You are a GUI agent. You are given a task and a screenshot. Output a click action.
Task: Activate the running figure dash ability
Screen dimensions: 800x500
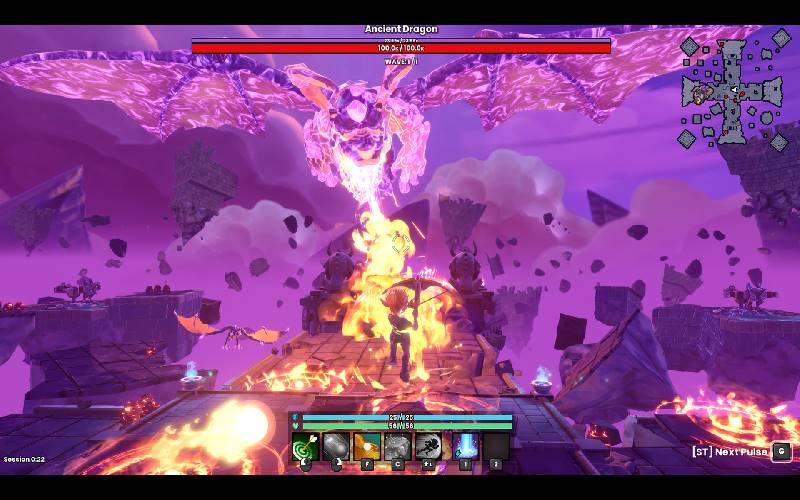click(x=429, y=446)
